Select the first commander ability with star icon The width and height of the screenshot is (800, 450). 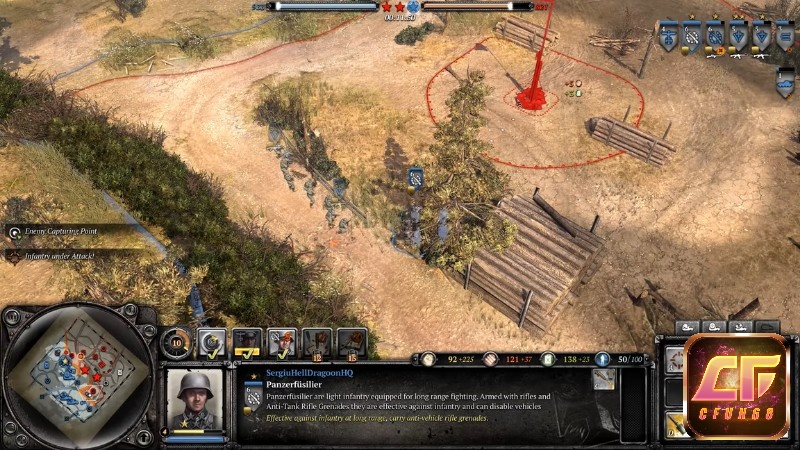(x=213, y=343)
